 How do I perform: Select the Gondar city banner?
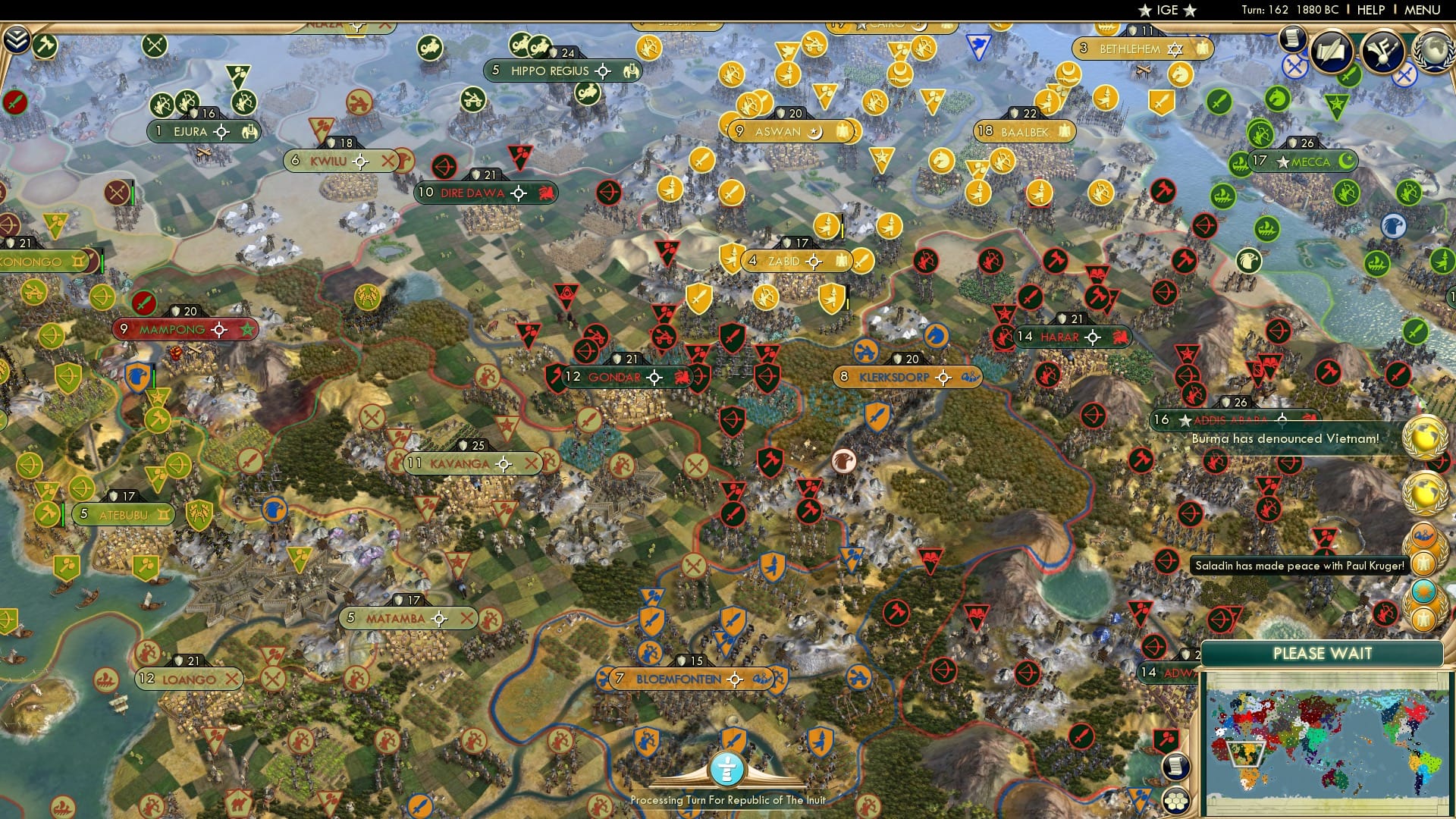pyautogui.click(x=614, y=376)
